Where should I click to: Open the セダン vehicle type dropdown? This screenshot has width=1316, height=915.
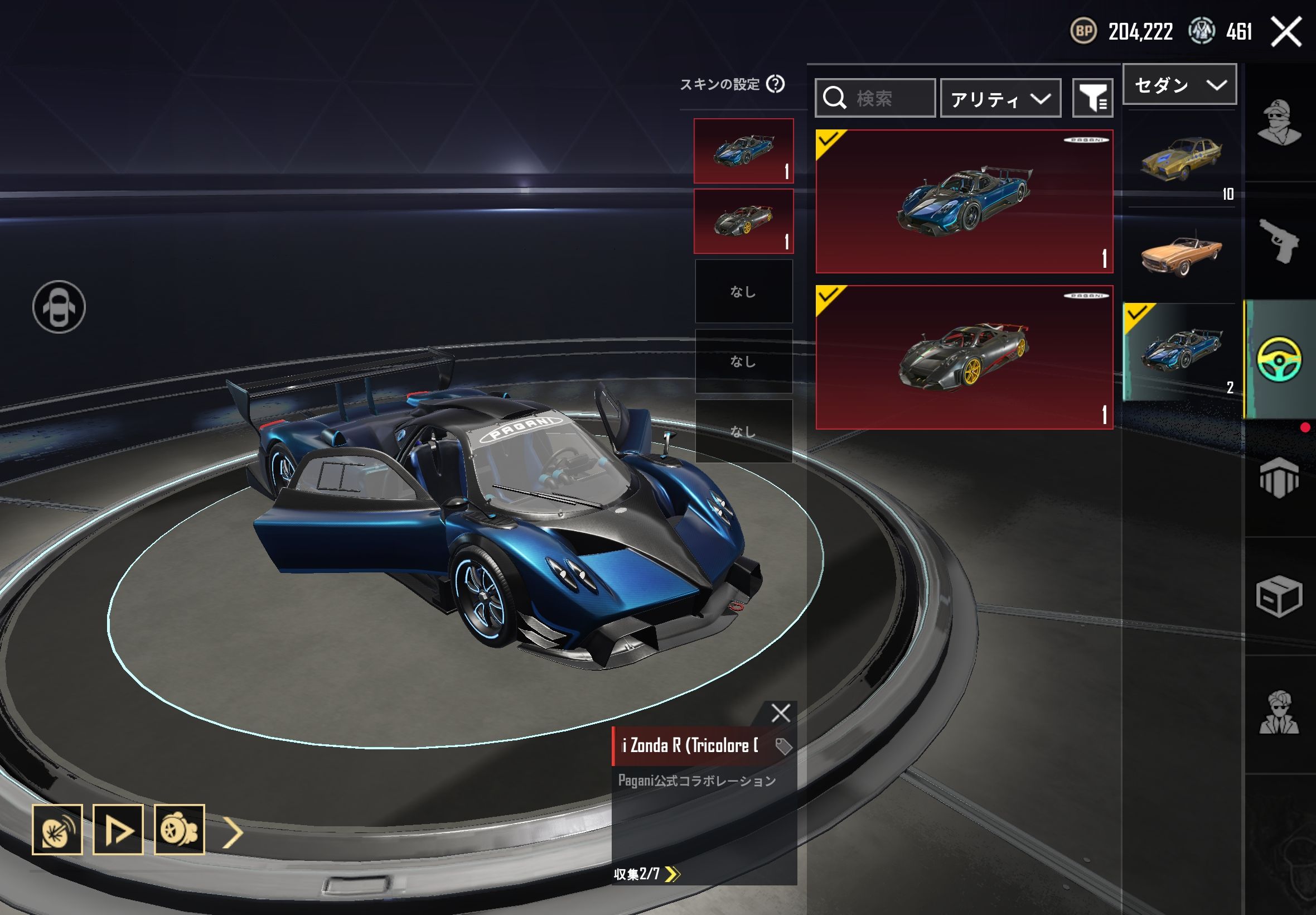[x=1179, y=85]
